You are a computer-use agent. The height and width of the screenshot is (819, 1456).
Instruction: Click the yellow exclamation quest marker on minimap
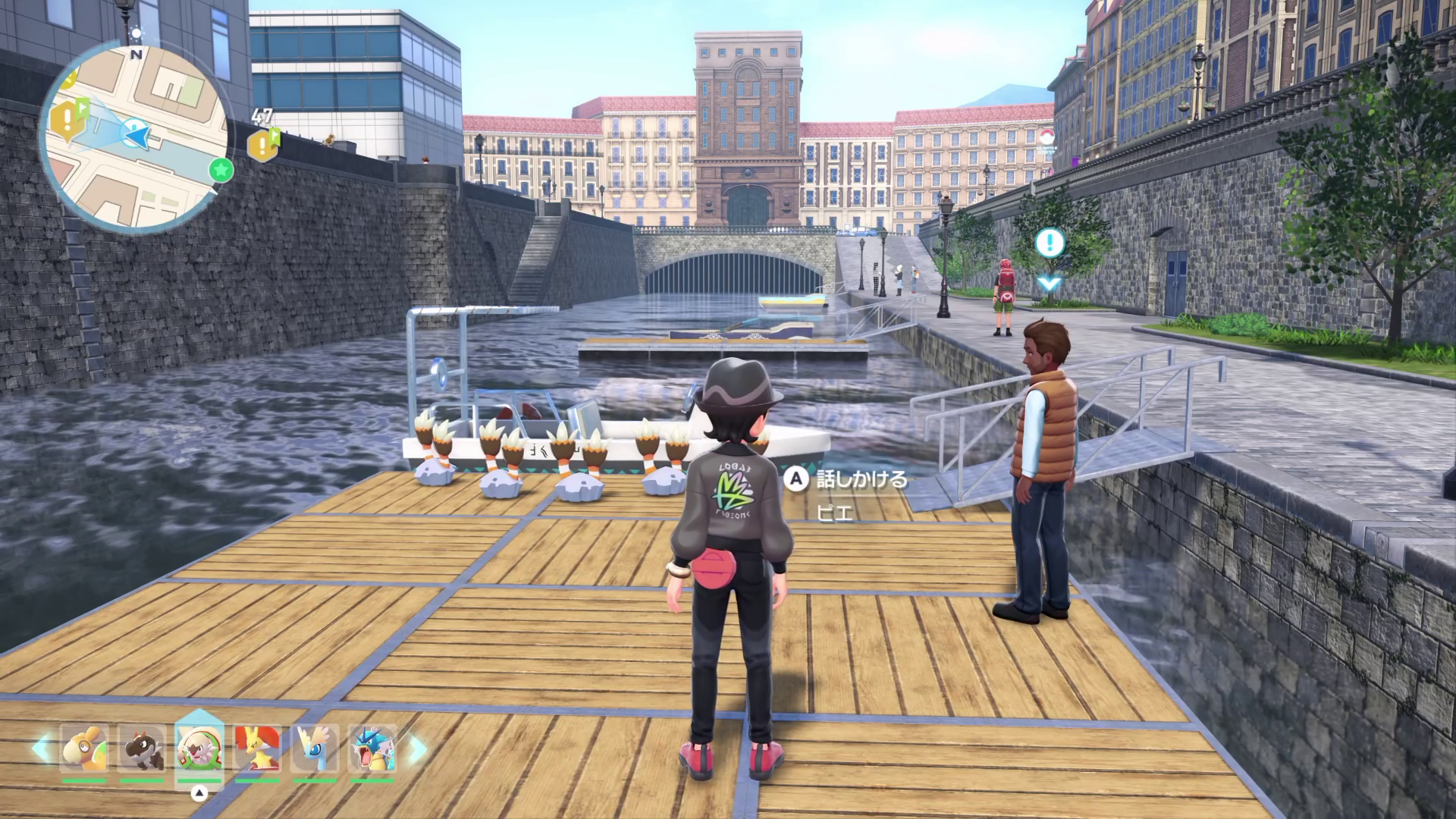coord(67,118)
